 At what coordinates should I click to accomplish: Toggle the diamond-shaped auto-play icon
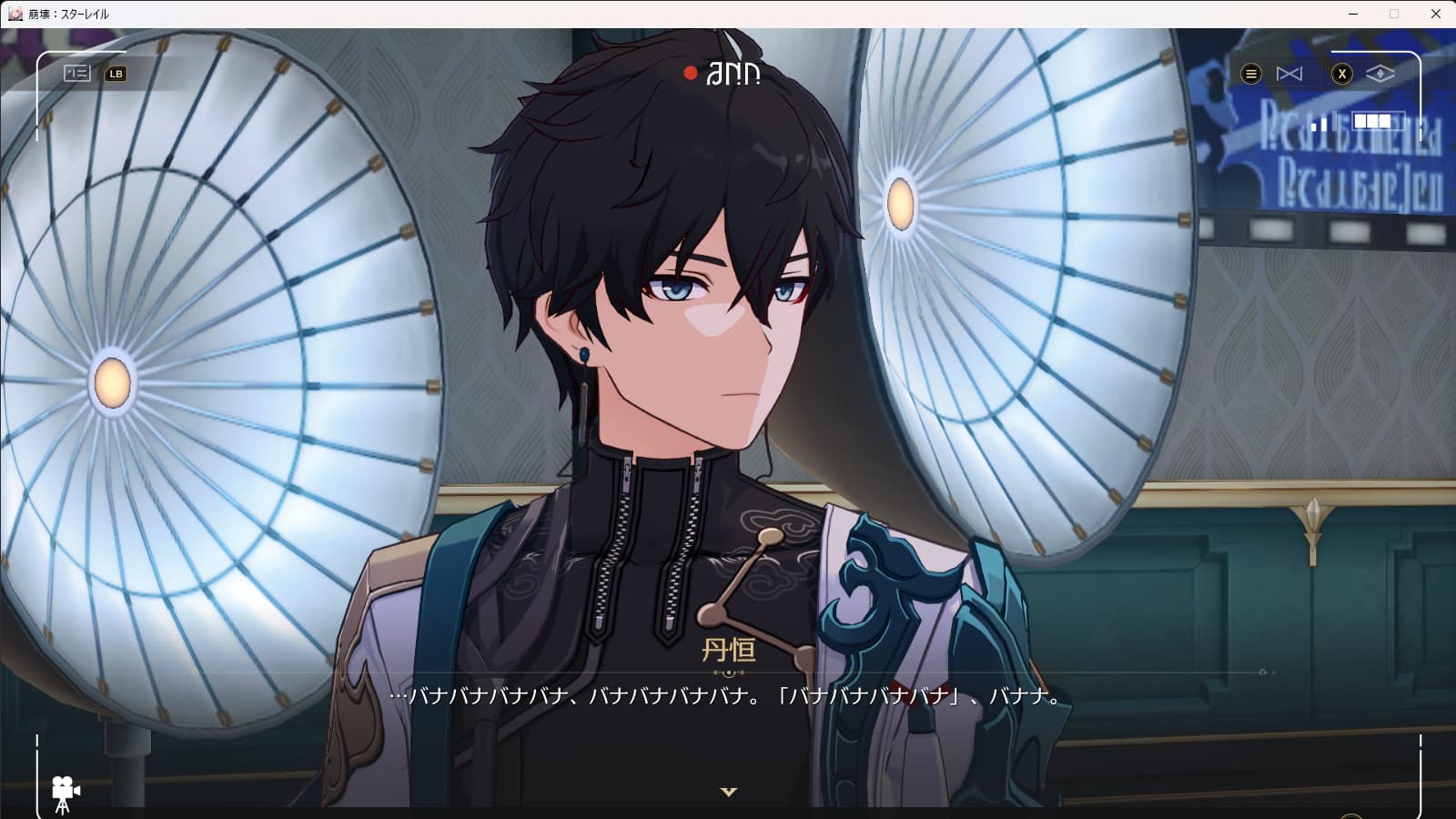pyautogui.click(x=1380, y=74)
